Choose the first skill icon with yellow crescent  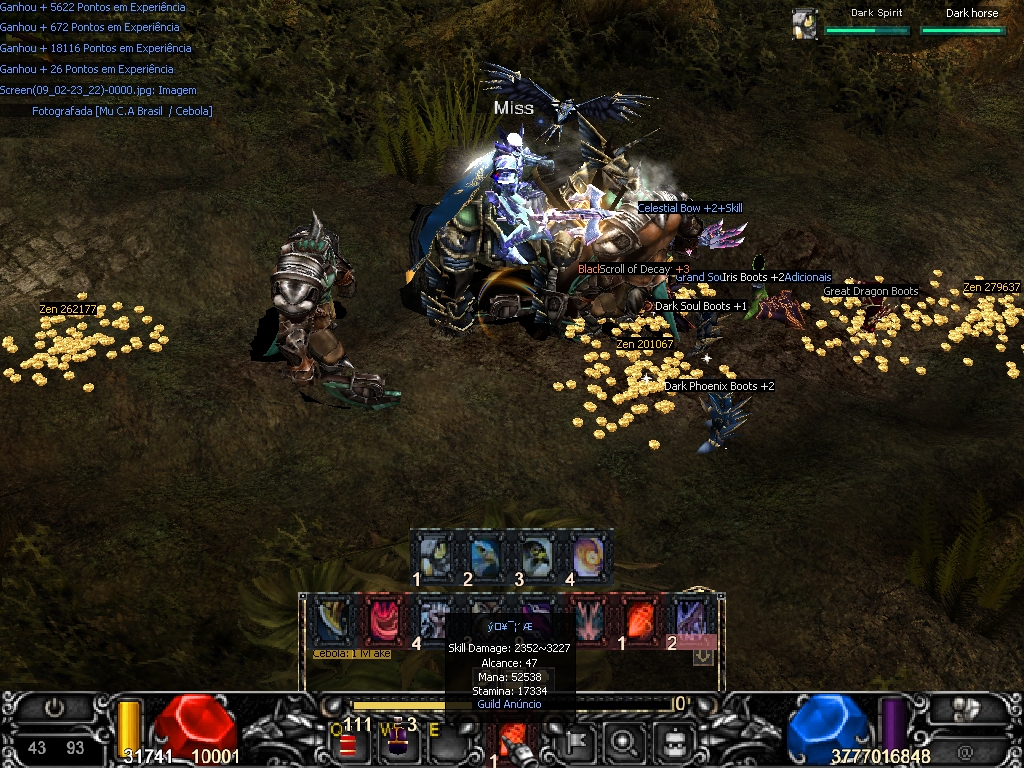[x=332, y=620]
